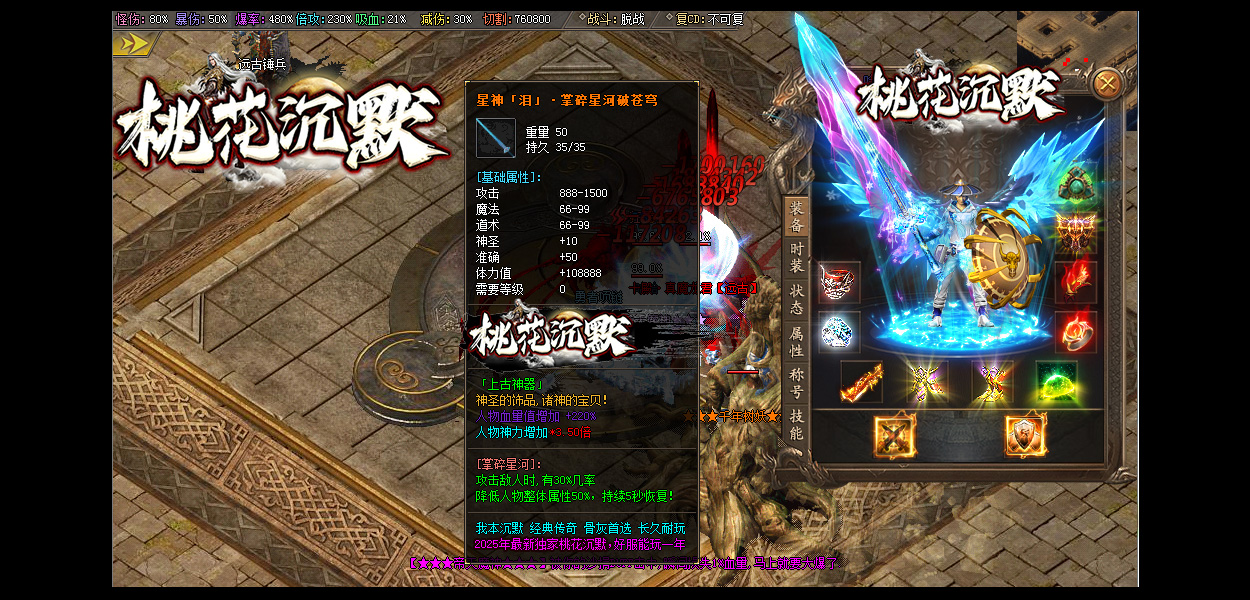
Task: Select the orange shield emblem slot
Action: pyautogui.click(x=1025, y=435)
